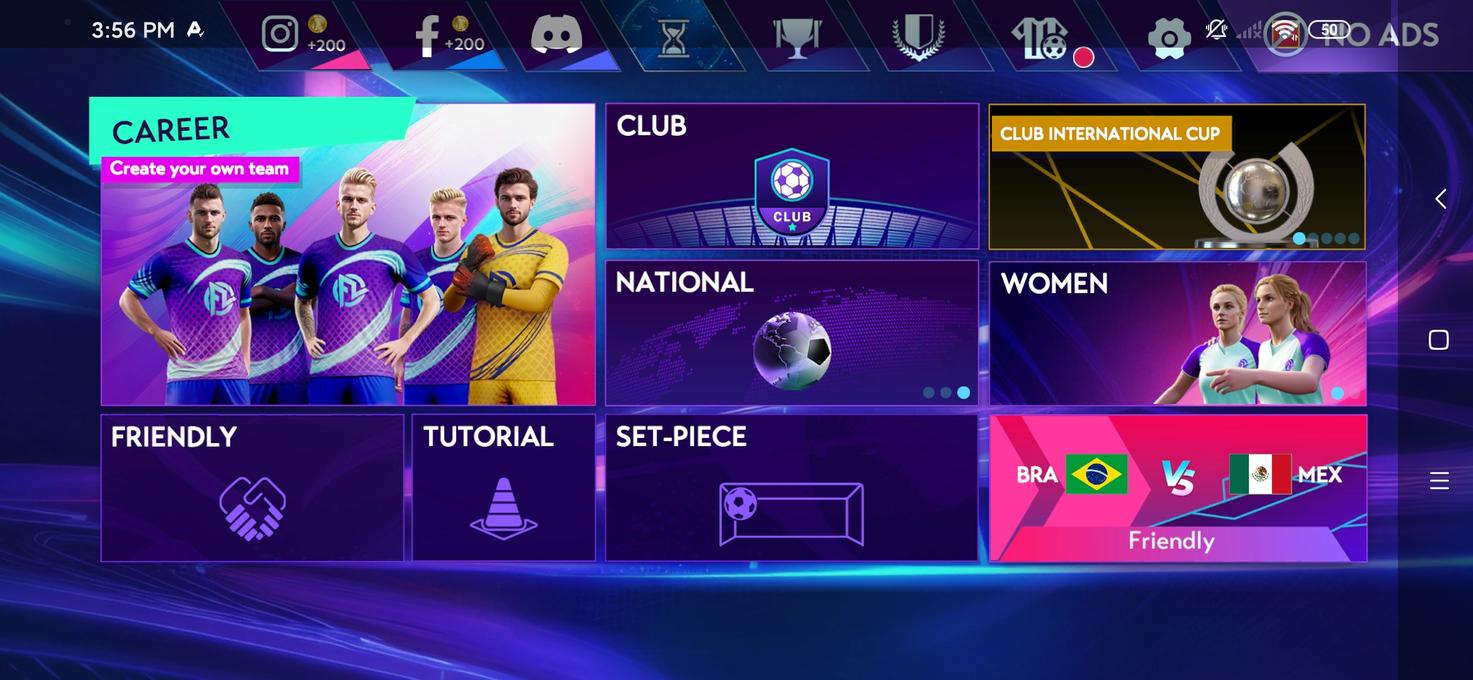This screenshot has height=680, width=1473.
Task: Open the jersey kit icon
Action: click(1040, 38)
